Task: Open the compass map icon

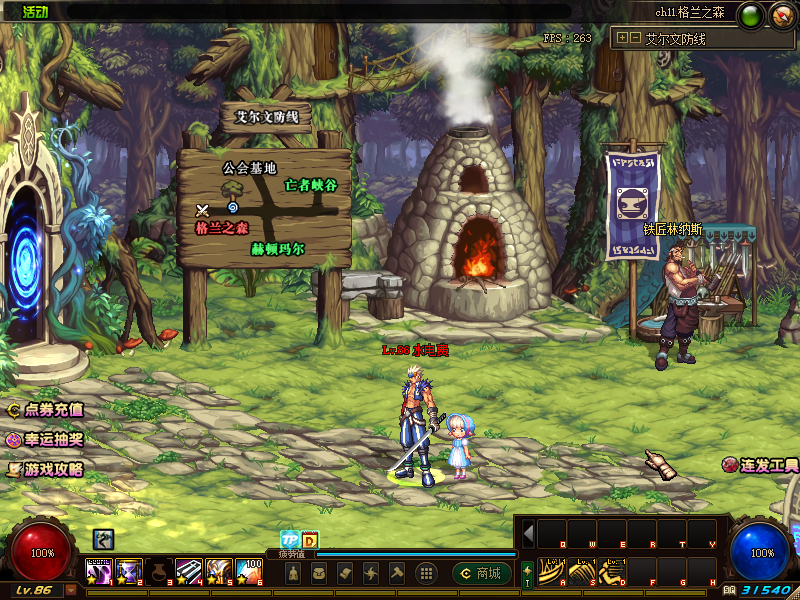Action: (781, 14)
